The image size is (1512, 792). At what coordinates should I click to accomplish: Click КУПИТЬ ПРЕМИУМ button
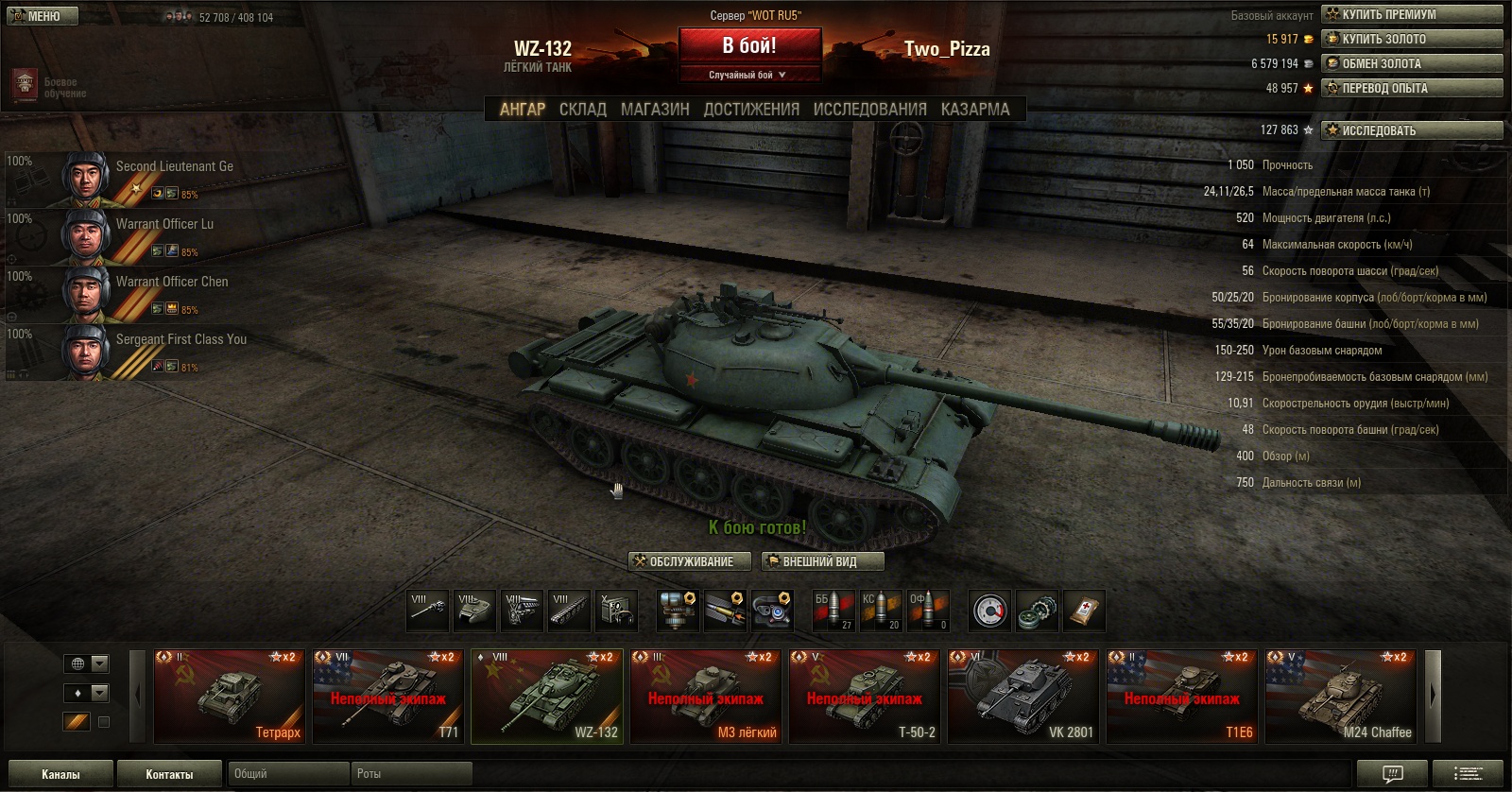1412,14
